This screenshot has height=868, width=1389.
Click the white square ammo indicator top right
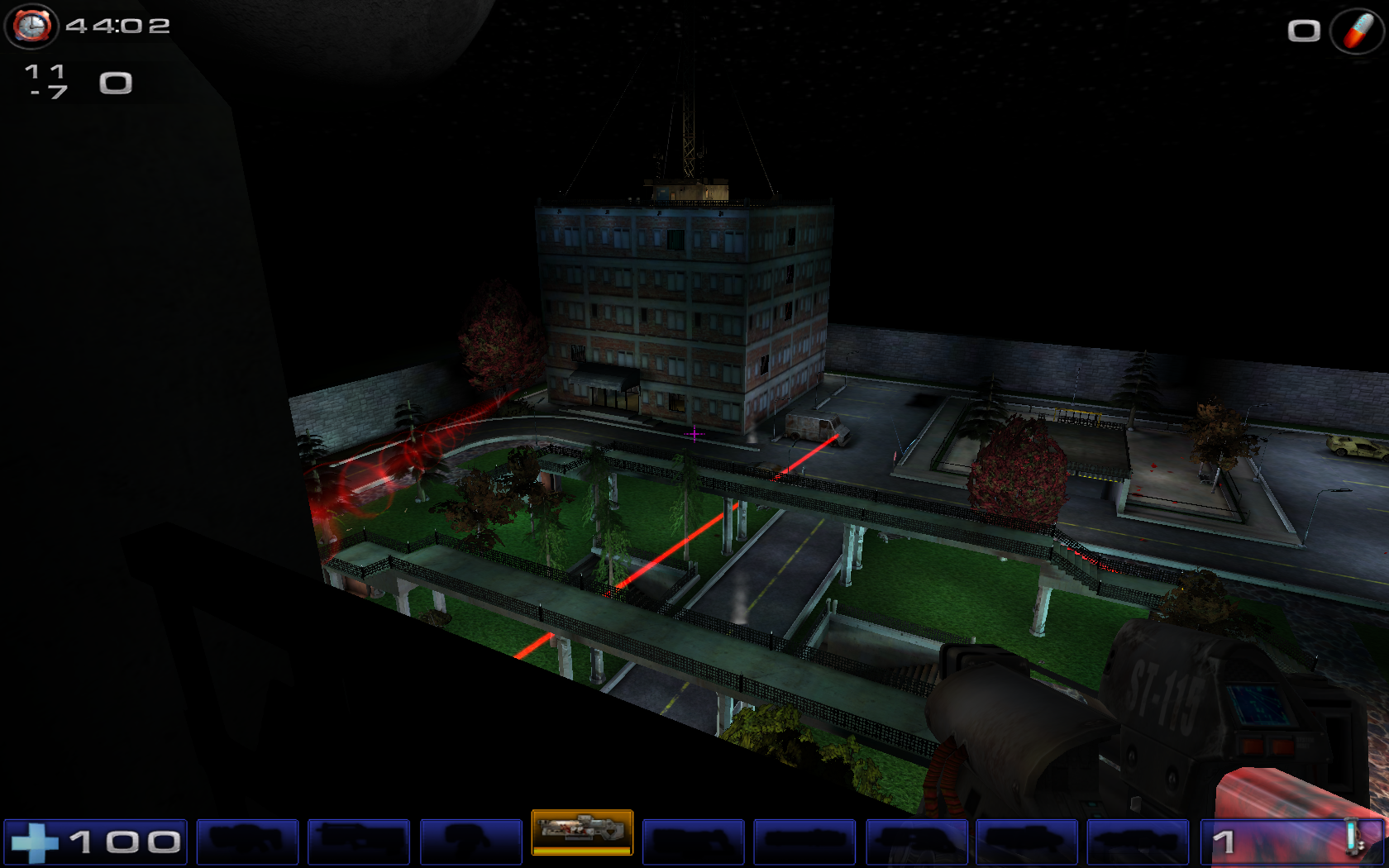pyautogui.click(x=1305, y=31)
